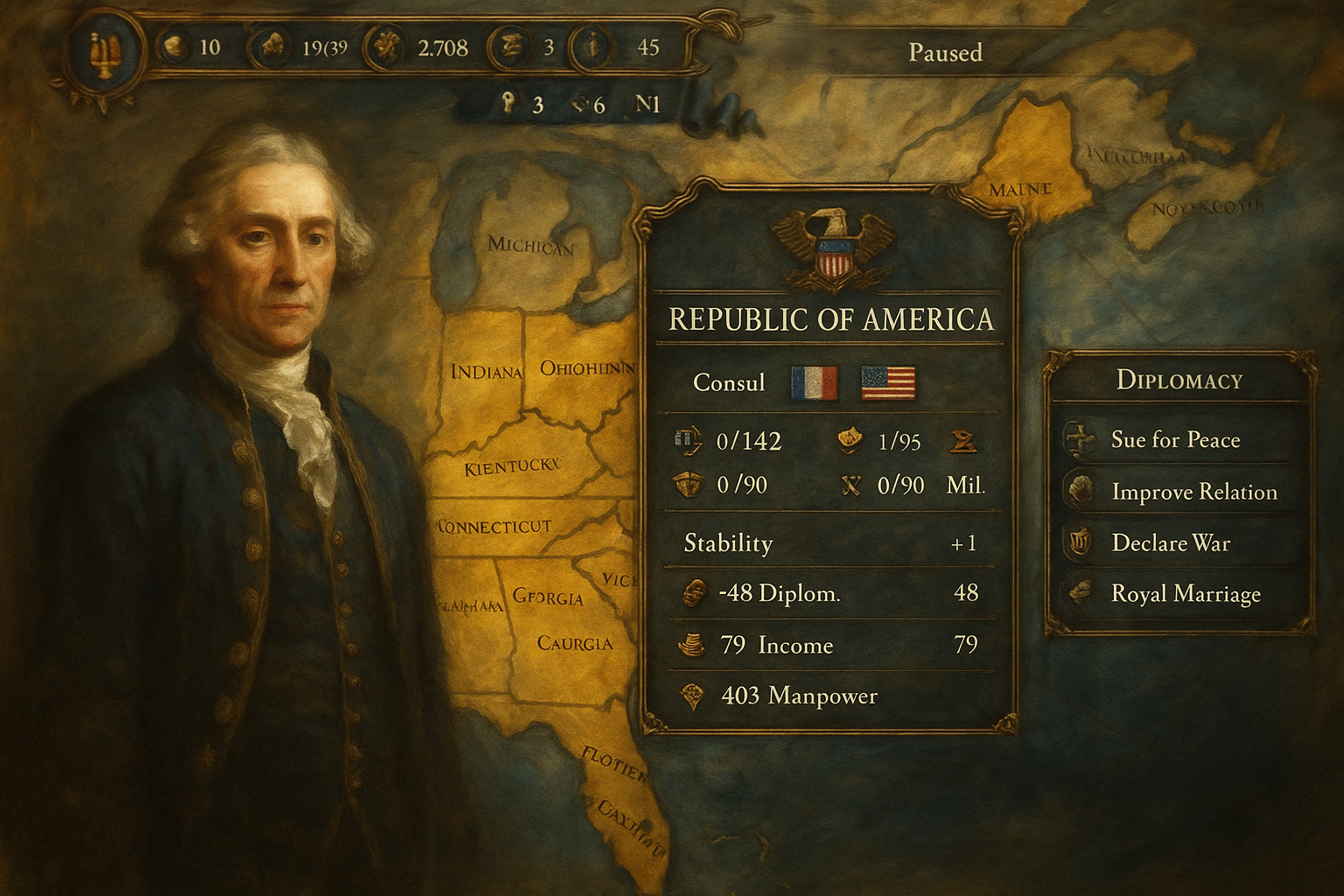Choose Sue for Peace diplomacy option
Image resolution: width=1344 pixels, height=896 pixels.
pos(1175,439)
